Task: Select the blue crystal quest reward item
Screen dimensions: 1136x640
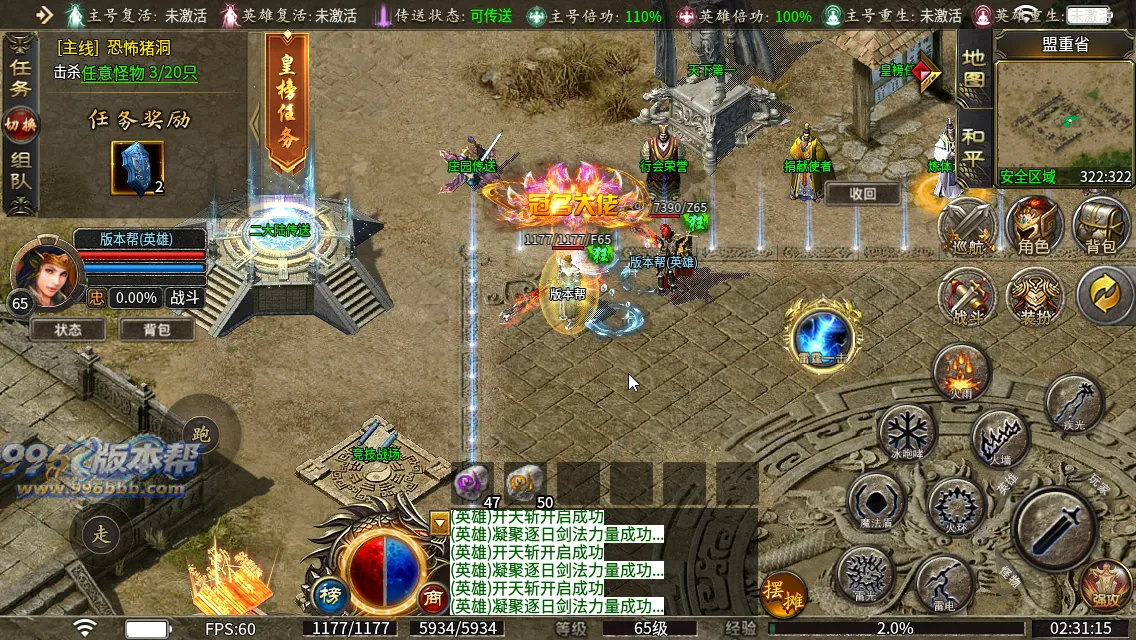Action: pyautogui.click(x=137, y=167)
